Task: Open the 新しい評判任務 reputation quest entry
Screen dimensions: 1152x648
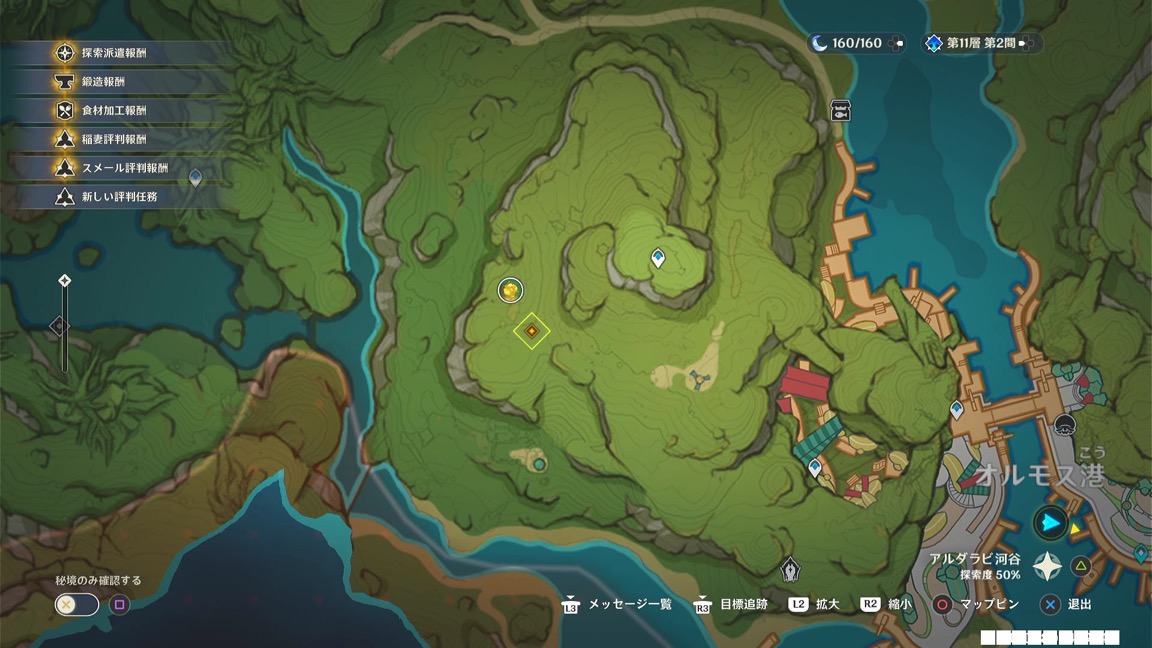Action: (119, 197)
